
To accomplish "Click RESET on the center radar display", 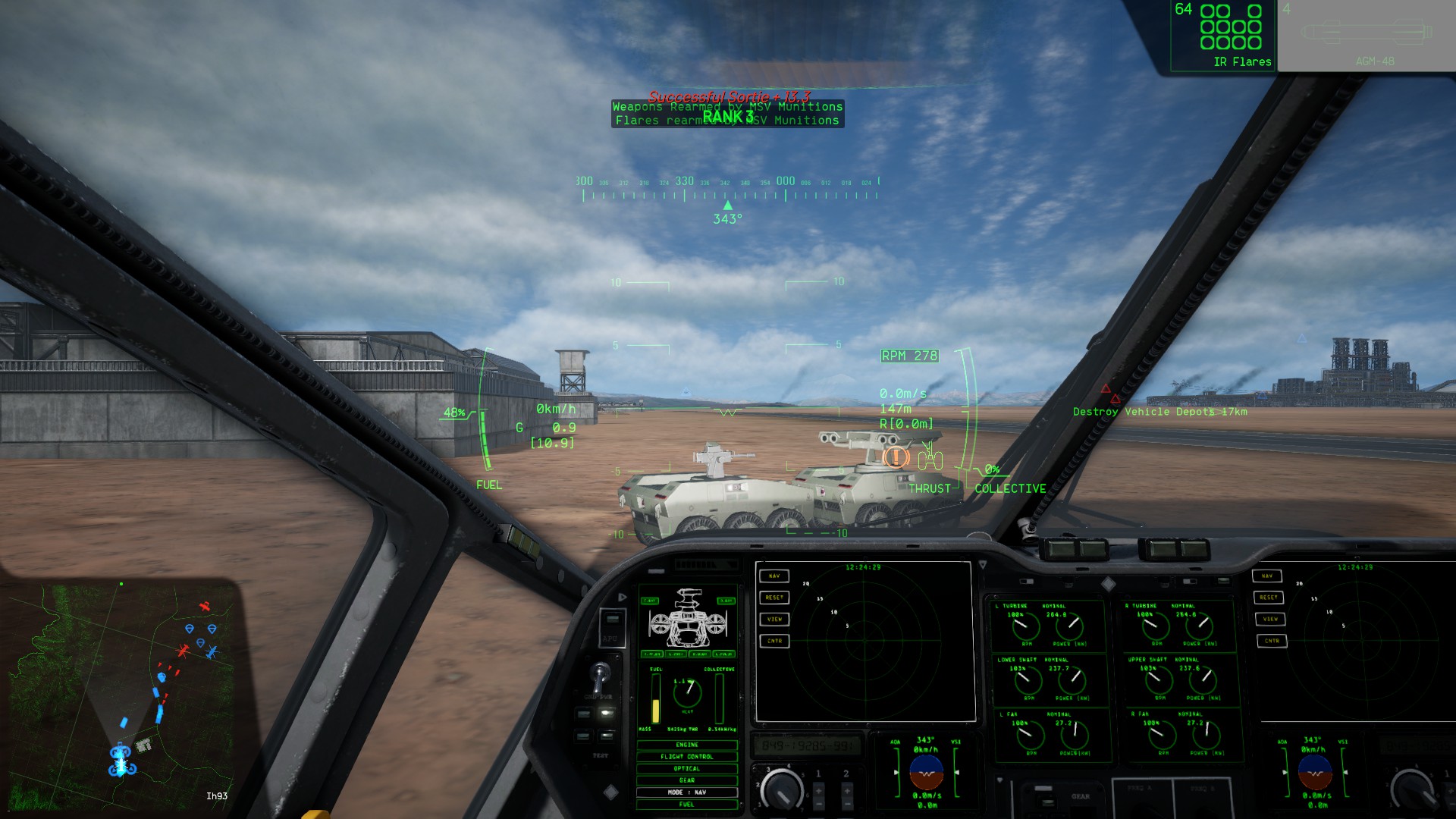I will point(774,598).
